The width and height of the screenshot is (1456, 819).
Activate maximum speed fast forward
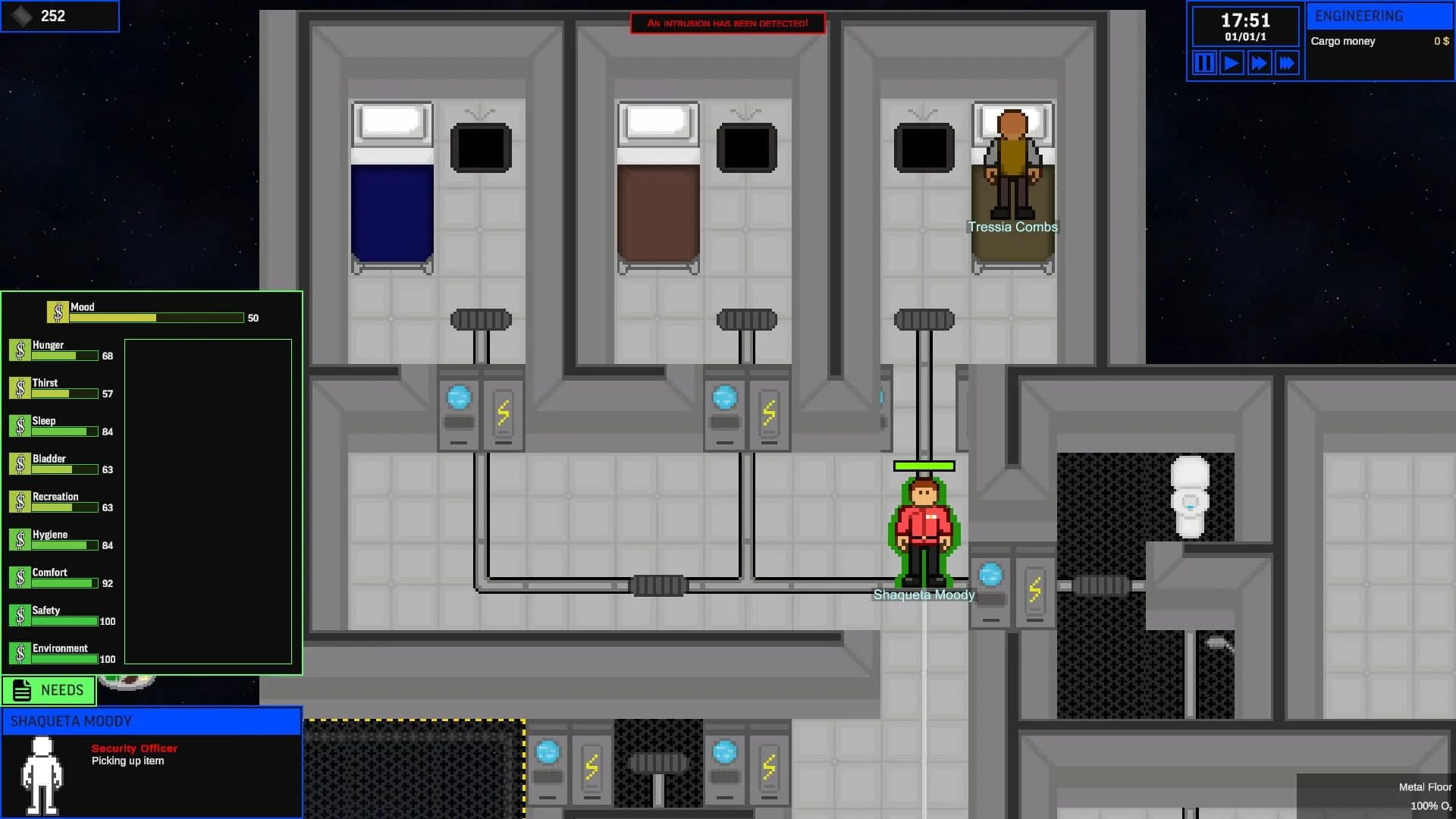coord(1288,63)
